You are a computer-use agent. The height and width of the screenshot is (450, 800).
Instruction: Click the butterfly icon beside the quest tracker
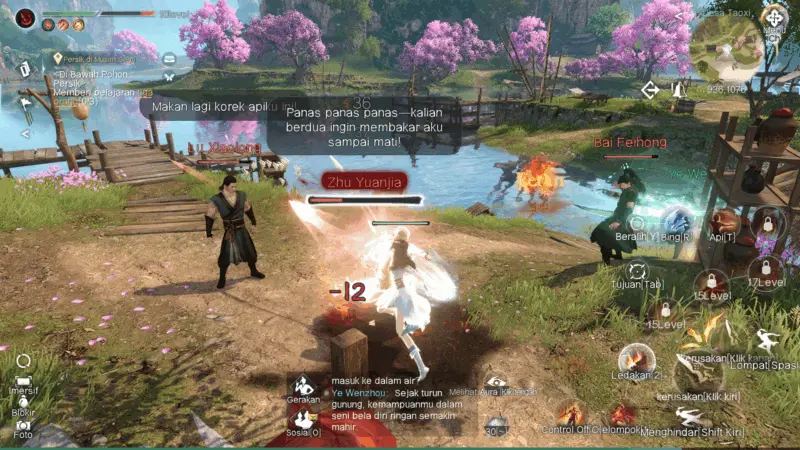(x=169, y=76)
